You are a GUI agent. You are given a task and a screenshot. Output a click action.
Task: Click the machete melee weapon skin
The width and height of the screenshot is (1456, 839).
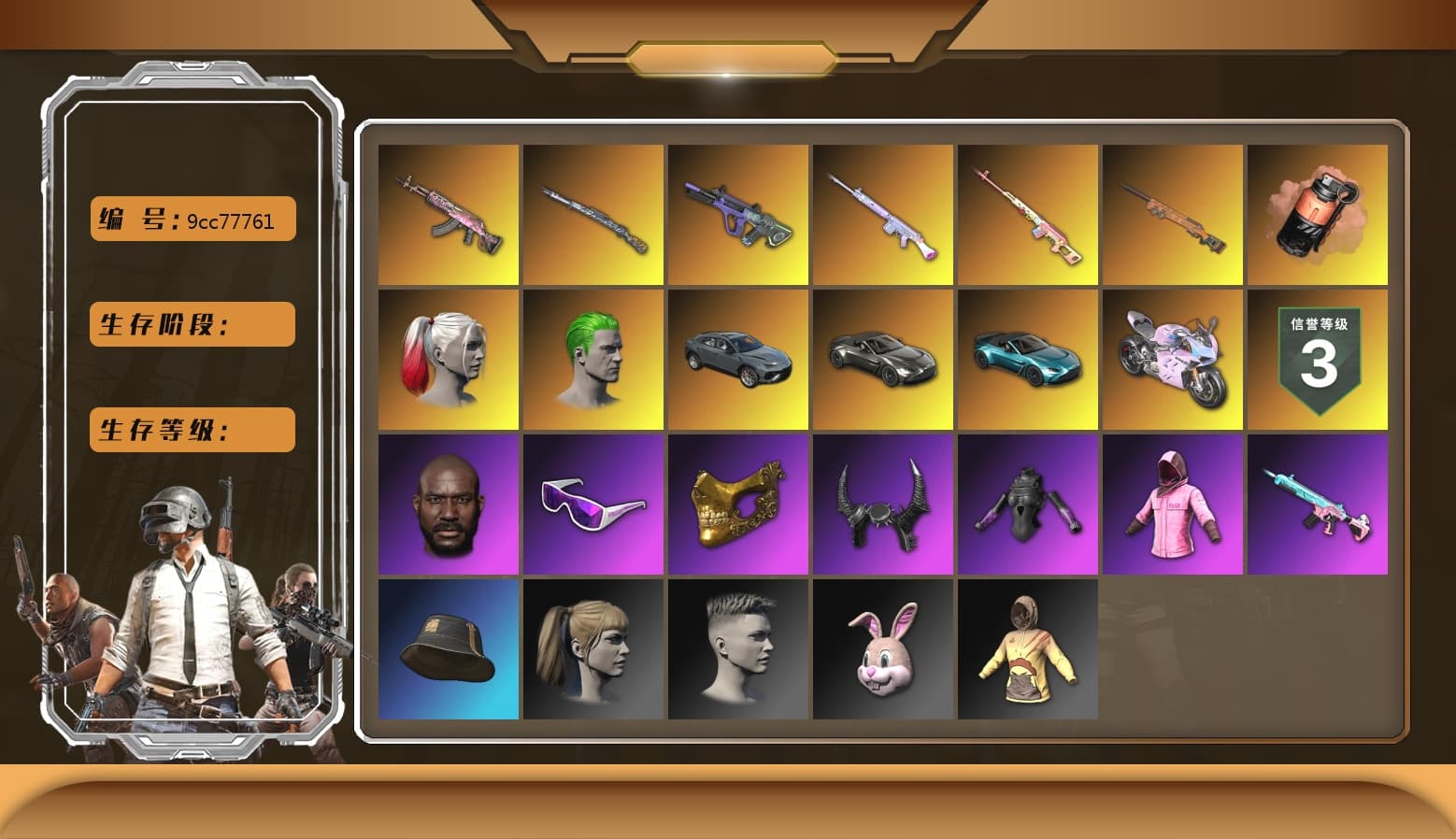pyautogui.click(x=593, y=215)
